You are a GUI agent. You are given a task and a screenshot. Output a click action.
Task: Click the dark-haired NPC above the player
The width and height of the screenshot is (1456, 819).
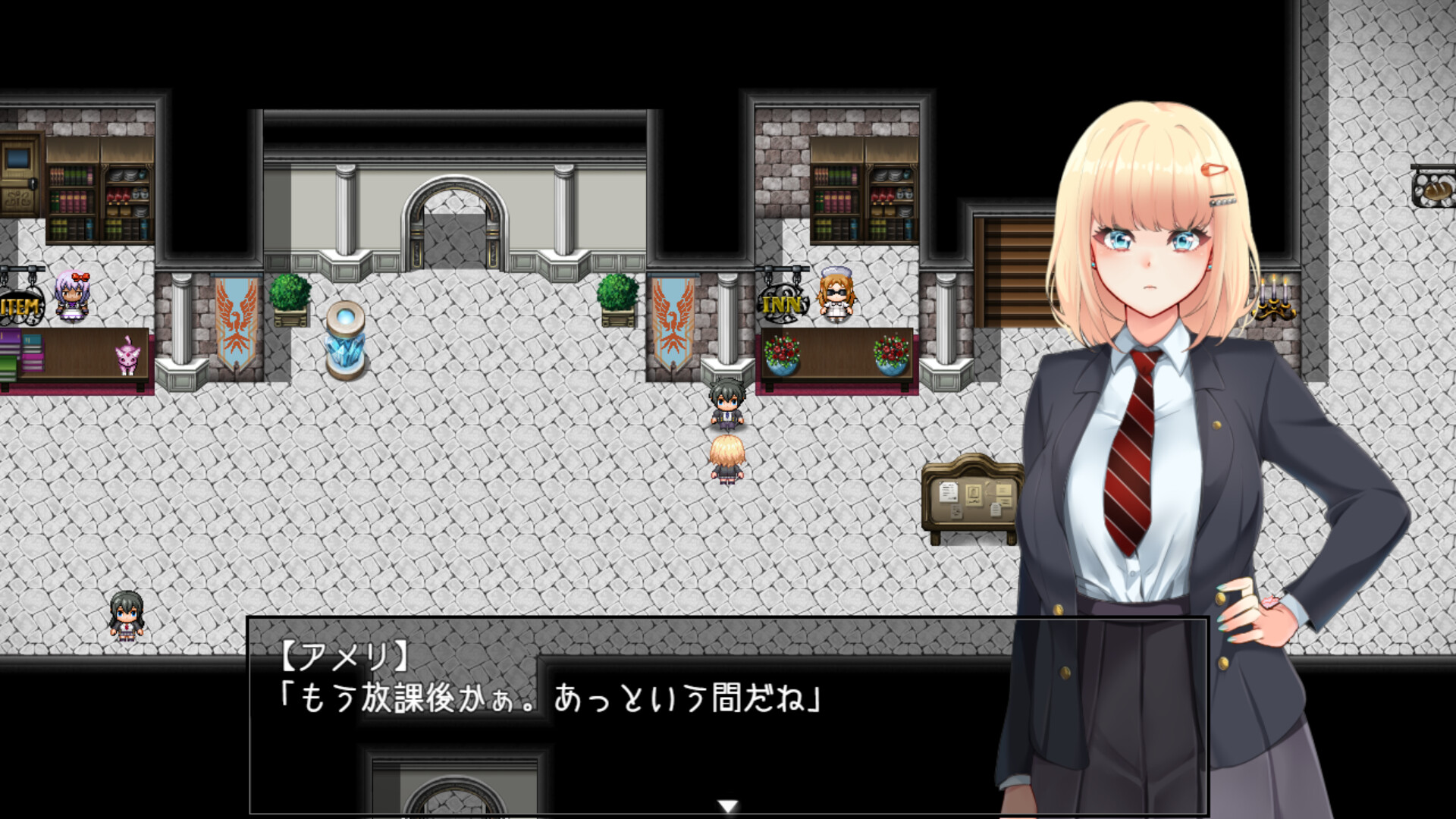point(726,406)
